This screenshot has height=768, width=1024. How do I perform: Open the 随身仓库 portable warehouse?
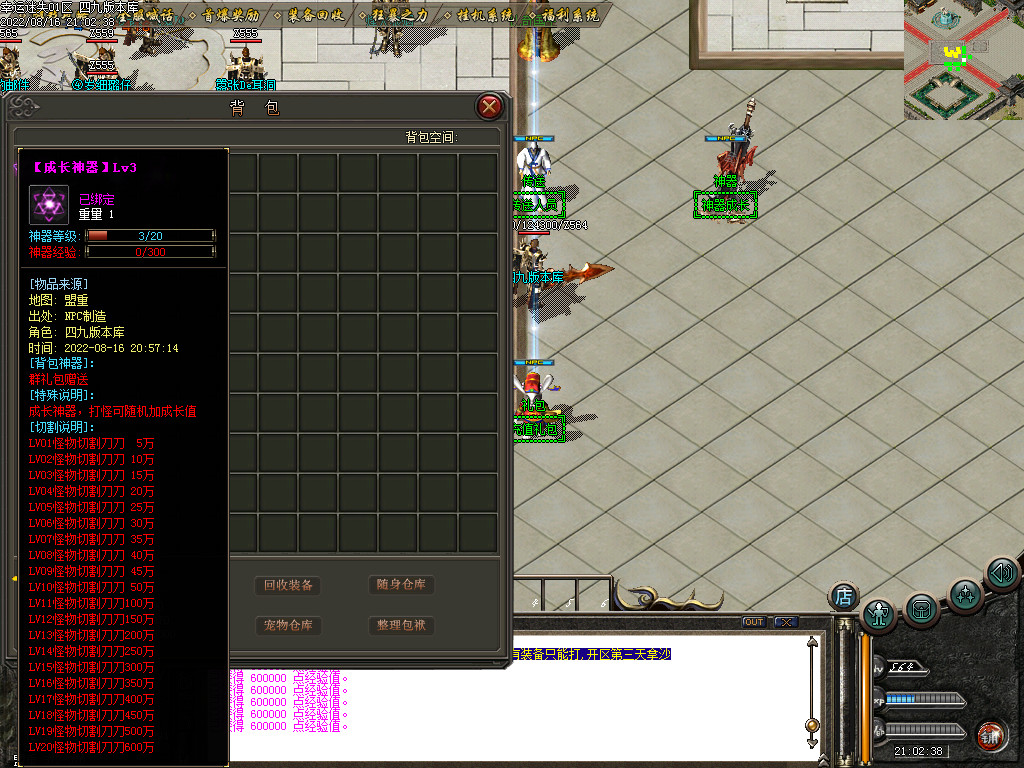pos(401,585)
